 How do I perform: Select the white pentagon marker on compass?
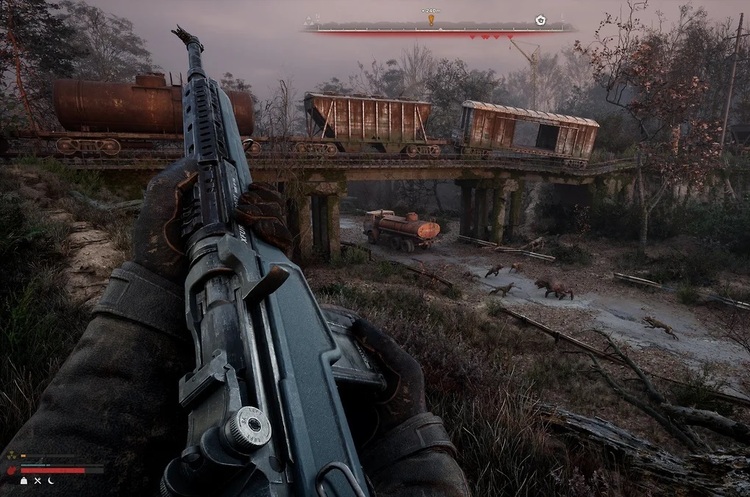[541, 19]
